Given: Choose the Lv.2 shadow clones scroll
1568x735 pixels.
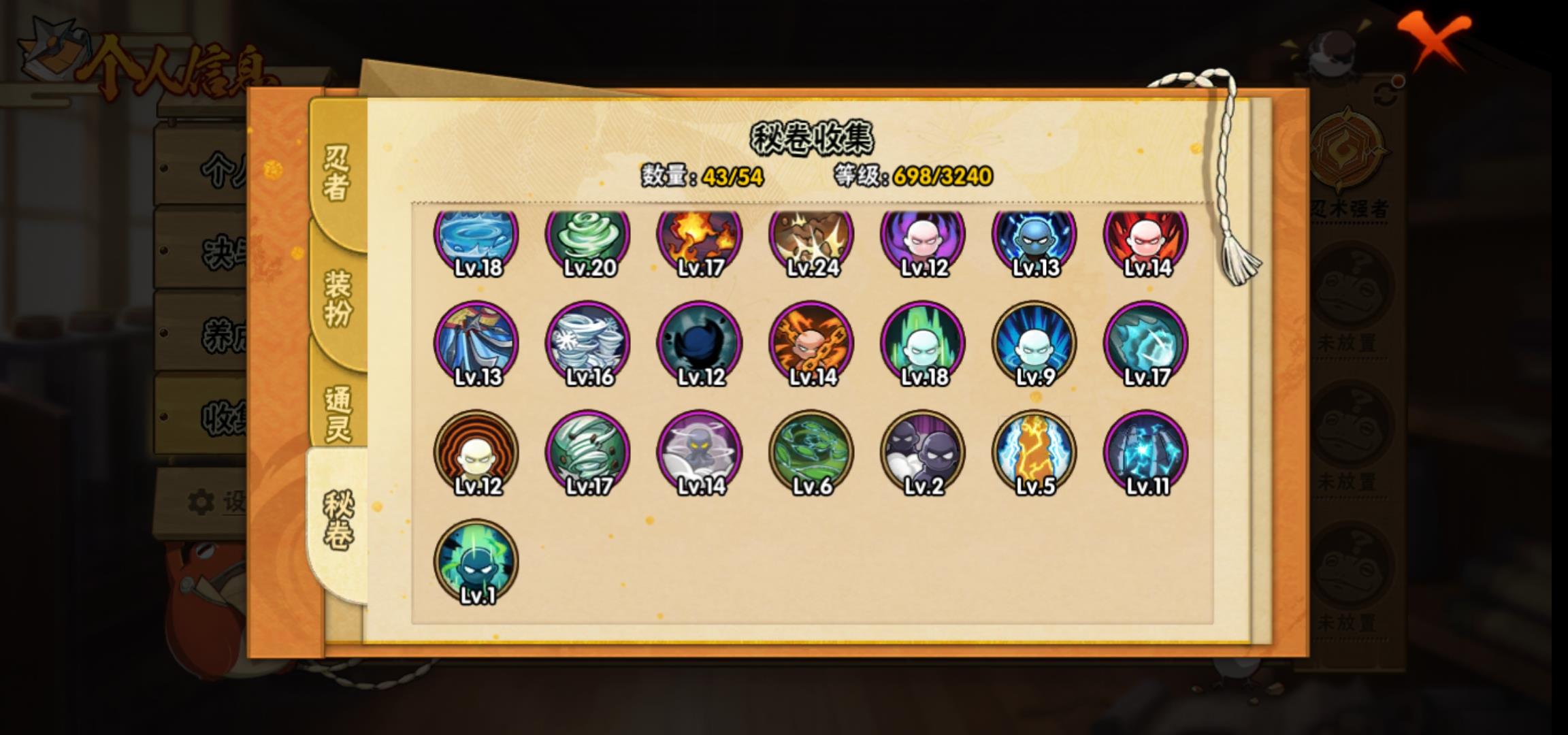Looking at the screenshot, I should point(923,453).
